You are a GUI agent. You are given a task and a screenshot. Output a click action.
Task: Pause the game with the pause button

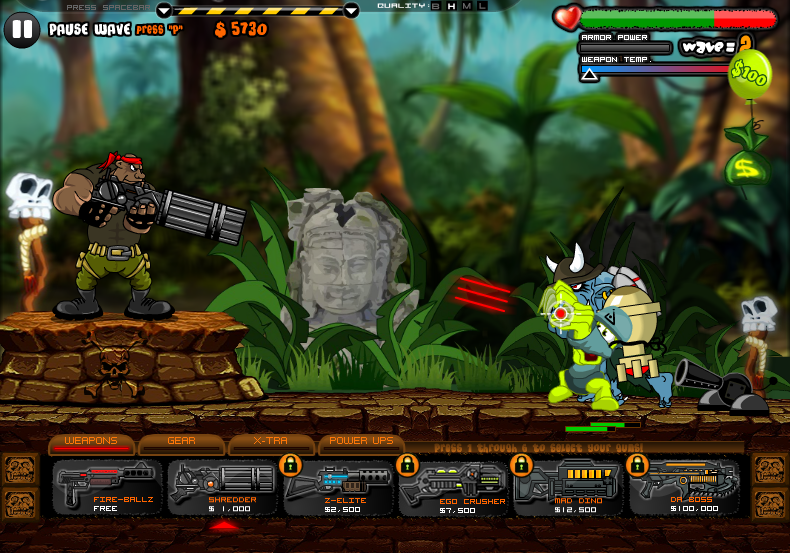[22, 29]
